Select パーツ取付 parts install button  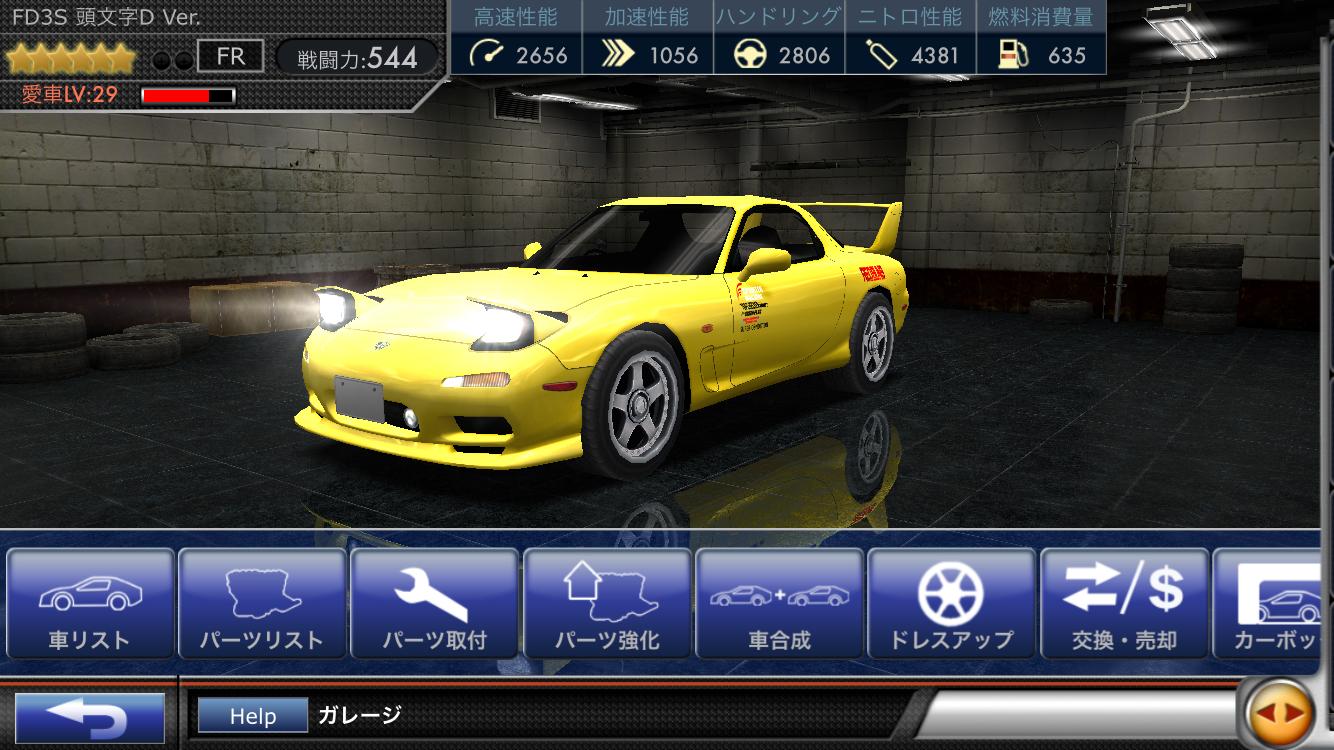point(434,603)
